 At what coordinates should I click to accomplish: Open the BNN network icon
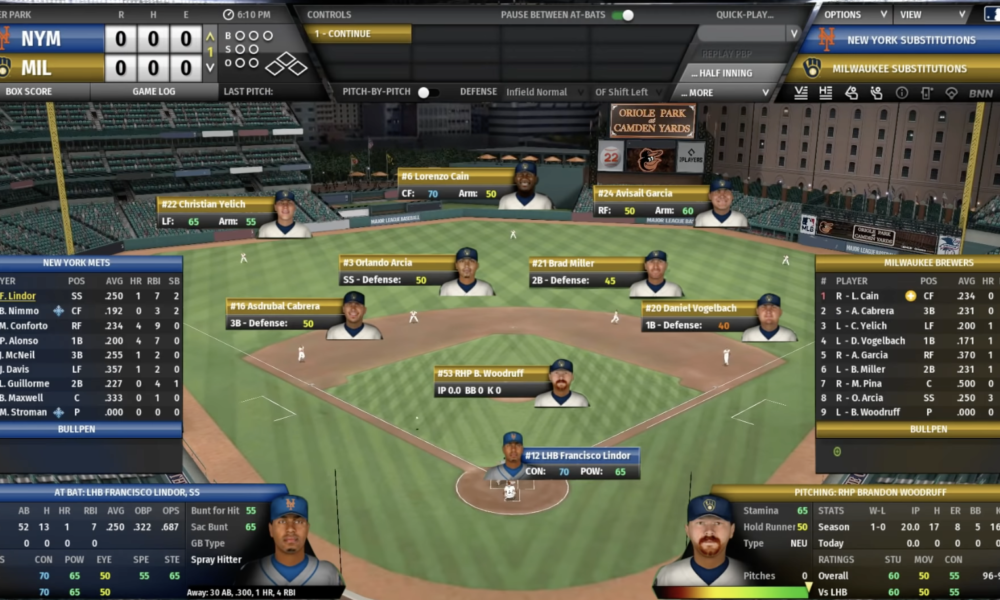(981, 93)
